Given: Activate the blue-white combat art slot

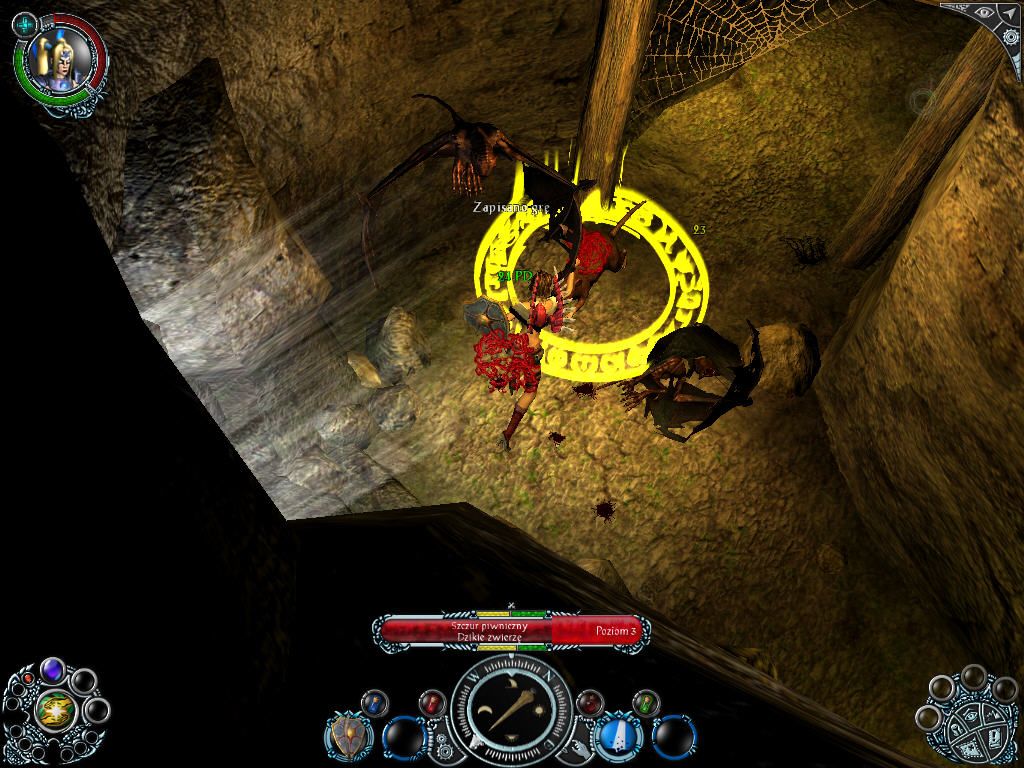Looking at the screenshot, I should tap(617, 738).
